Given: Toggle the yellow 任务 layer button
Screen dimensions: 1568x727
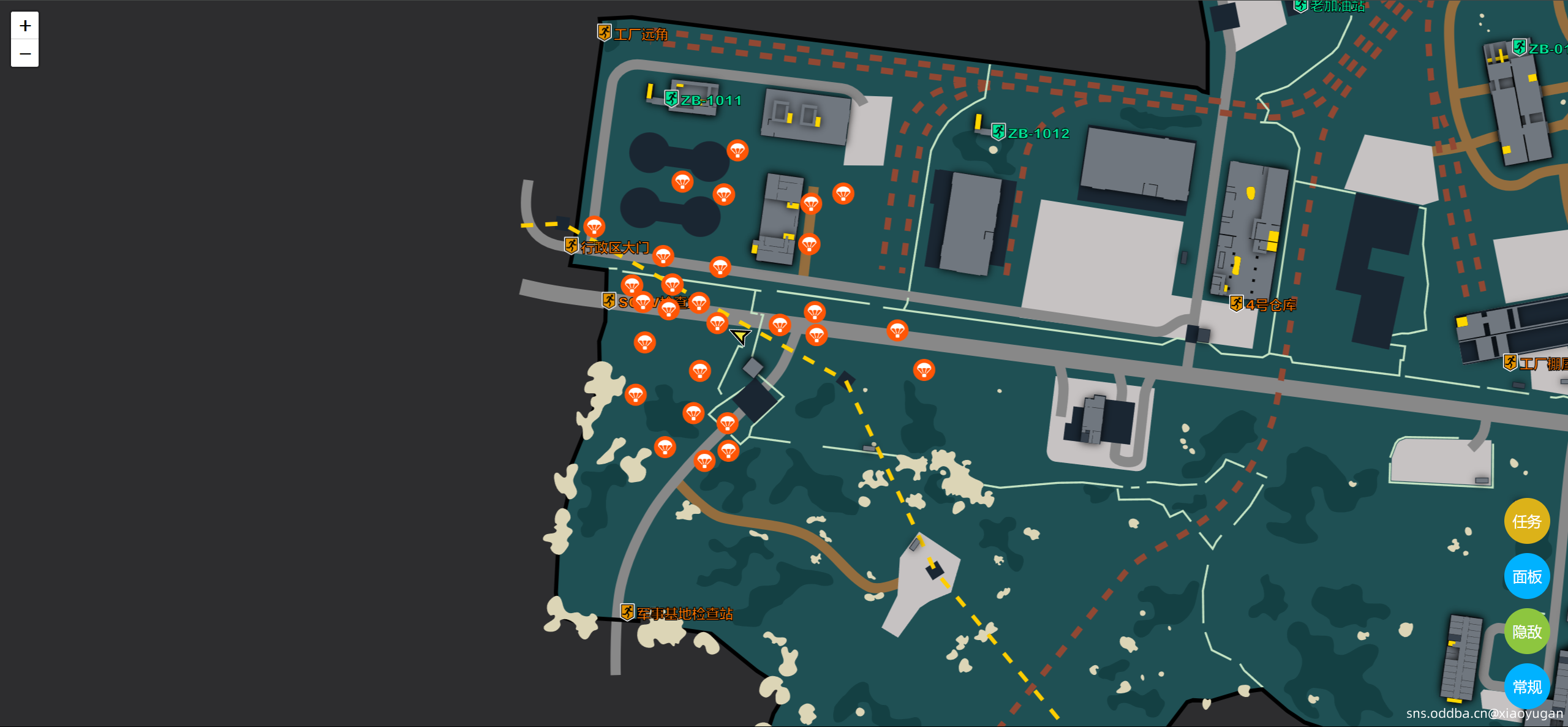Looking at the screenshot, I should (1526, 521).
